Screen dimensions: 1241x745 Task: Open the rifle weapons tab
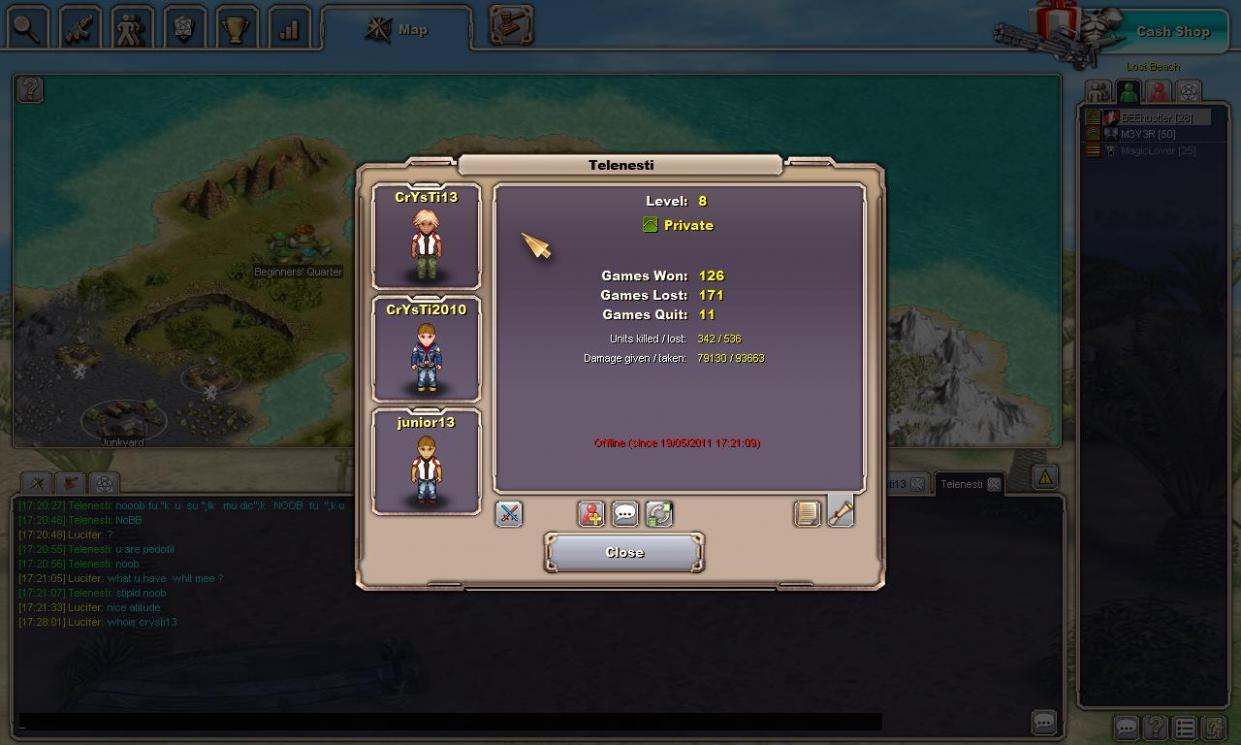click(x=80, y=29)
